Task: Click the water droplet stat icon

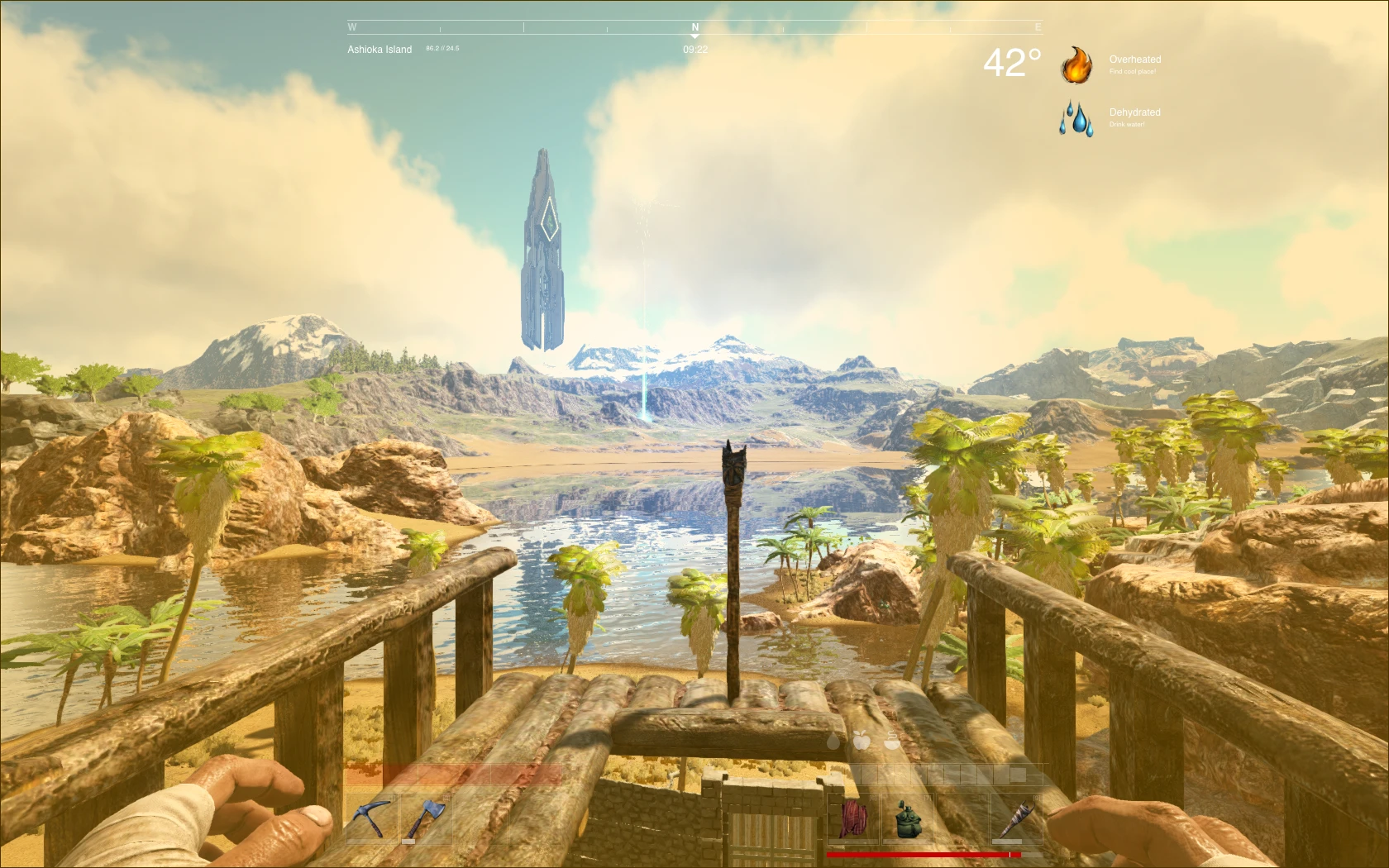Action: point(833,742)
